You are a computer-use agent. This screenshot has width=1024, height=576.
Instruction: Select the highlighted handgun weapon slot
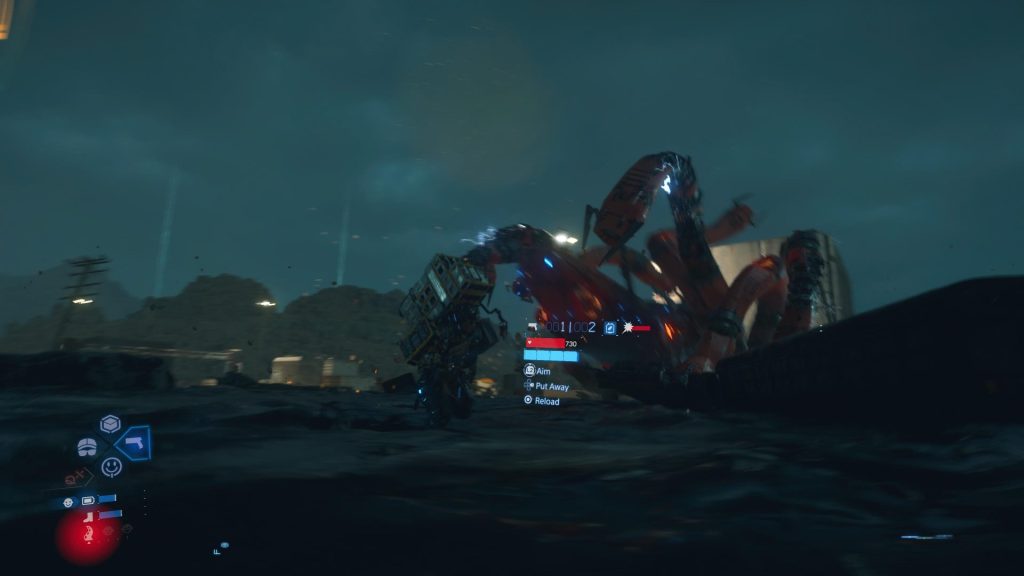coord(132,443)
